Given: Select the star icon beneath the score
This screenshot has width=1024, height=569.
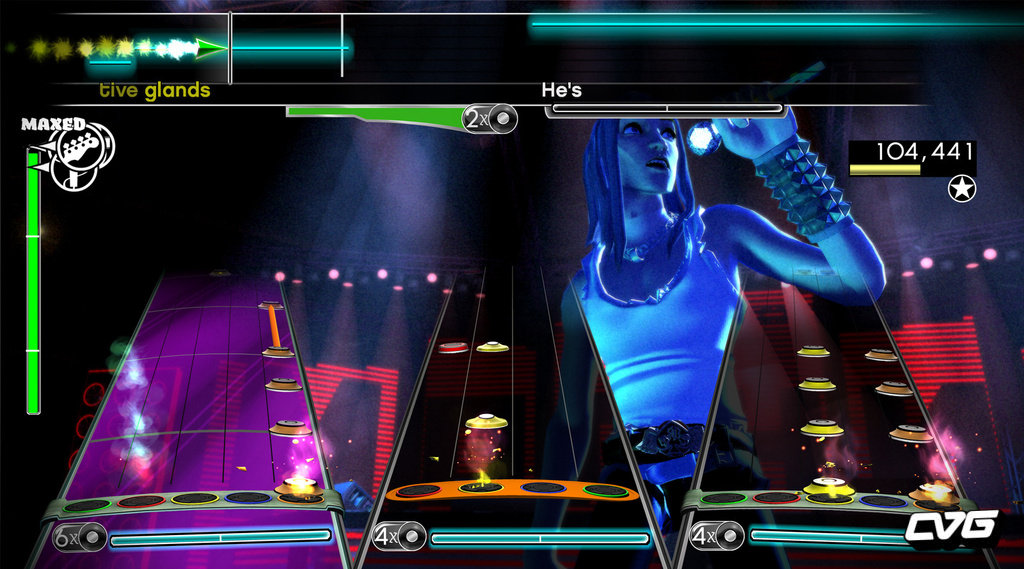Looking at the screenshot, I should (x=962, y=187).
